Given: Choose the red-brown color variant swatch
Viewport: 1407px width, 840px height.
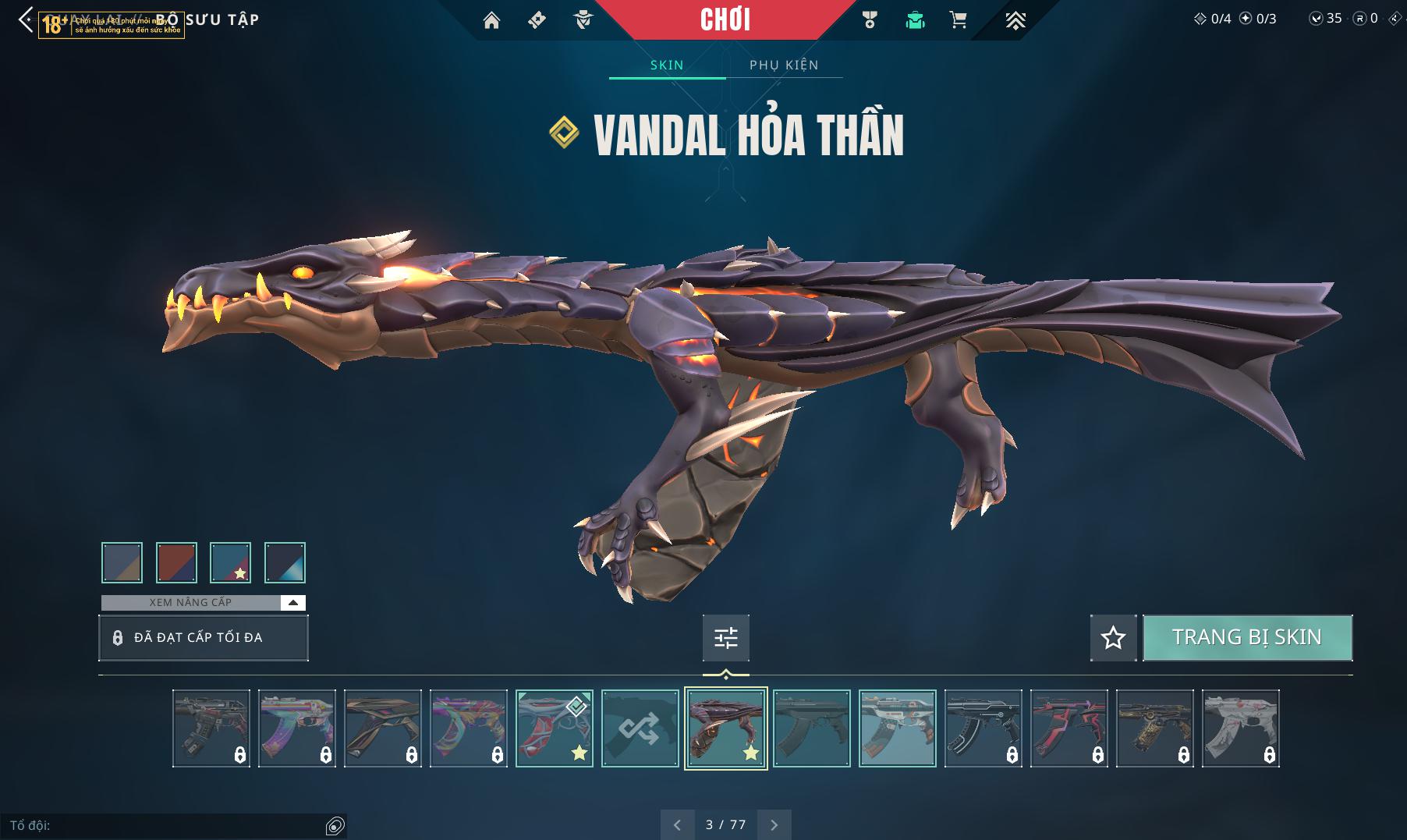Looking at the screenshot, I should (x=176, y=562).
